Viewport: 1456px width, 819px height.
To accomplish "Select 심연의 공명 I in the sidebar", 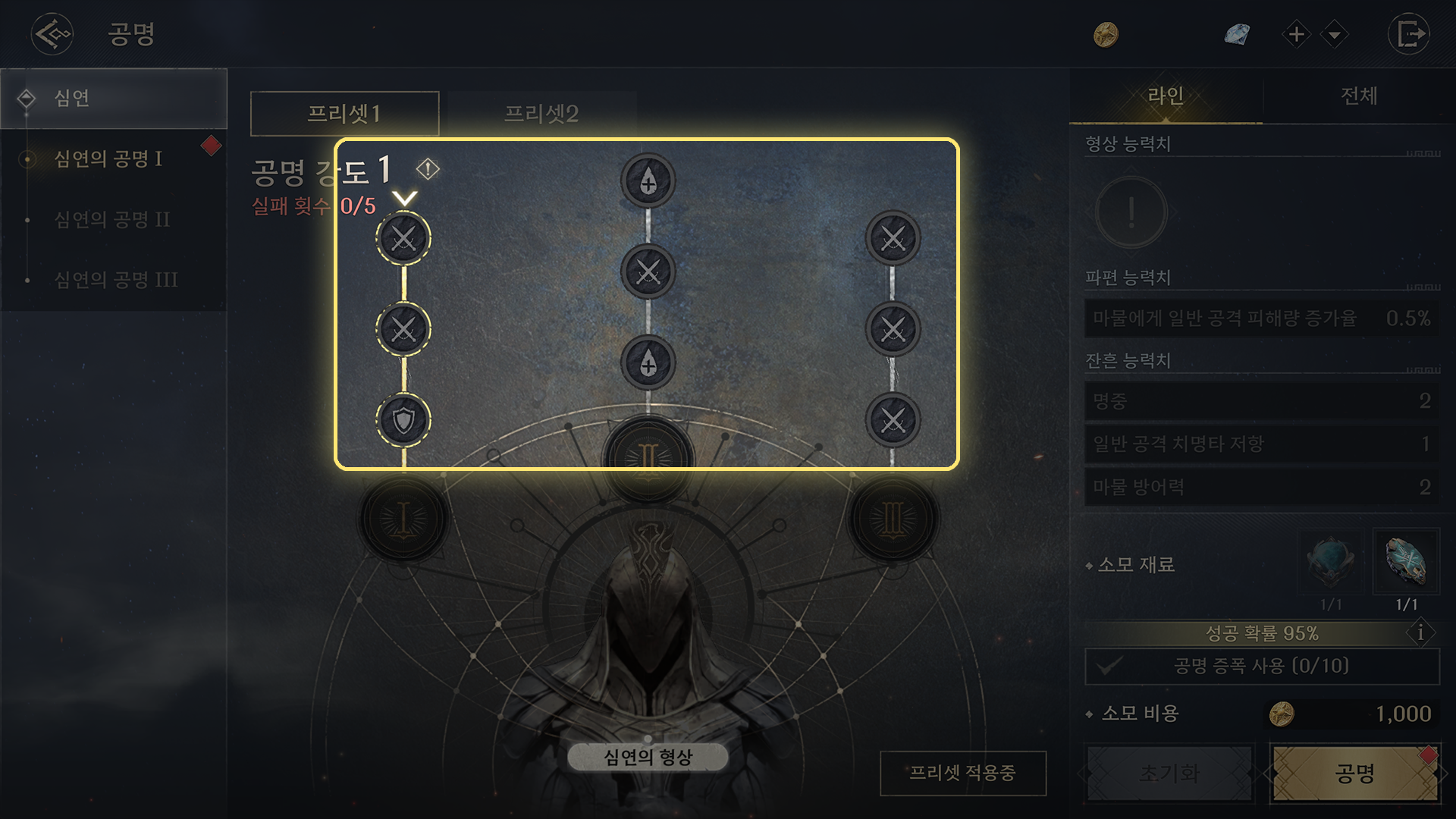I will click(x=108, y=158).
